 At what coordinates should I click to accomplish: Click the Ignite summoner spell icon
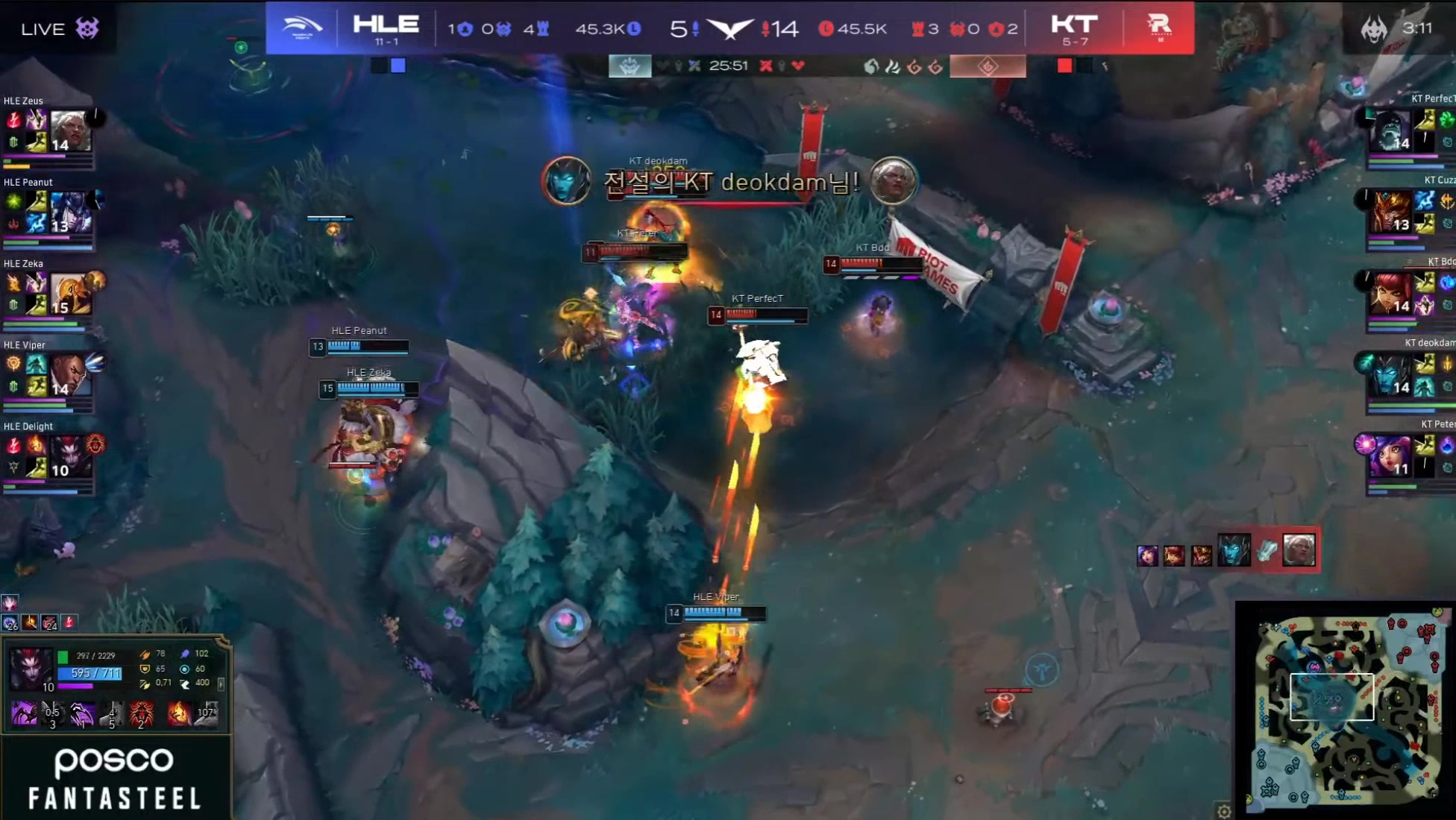coord(179,714)
